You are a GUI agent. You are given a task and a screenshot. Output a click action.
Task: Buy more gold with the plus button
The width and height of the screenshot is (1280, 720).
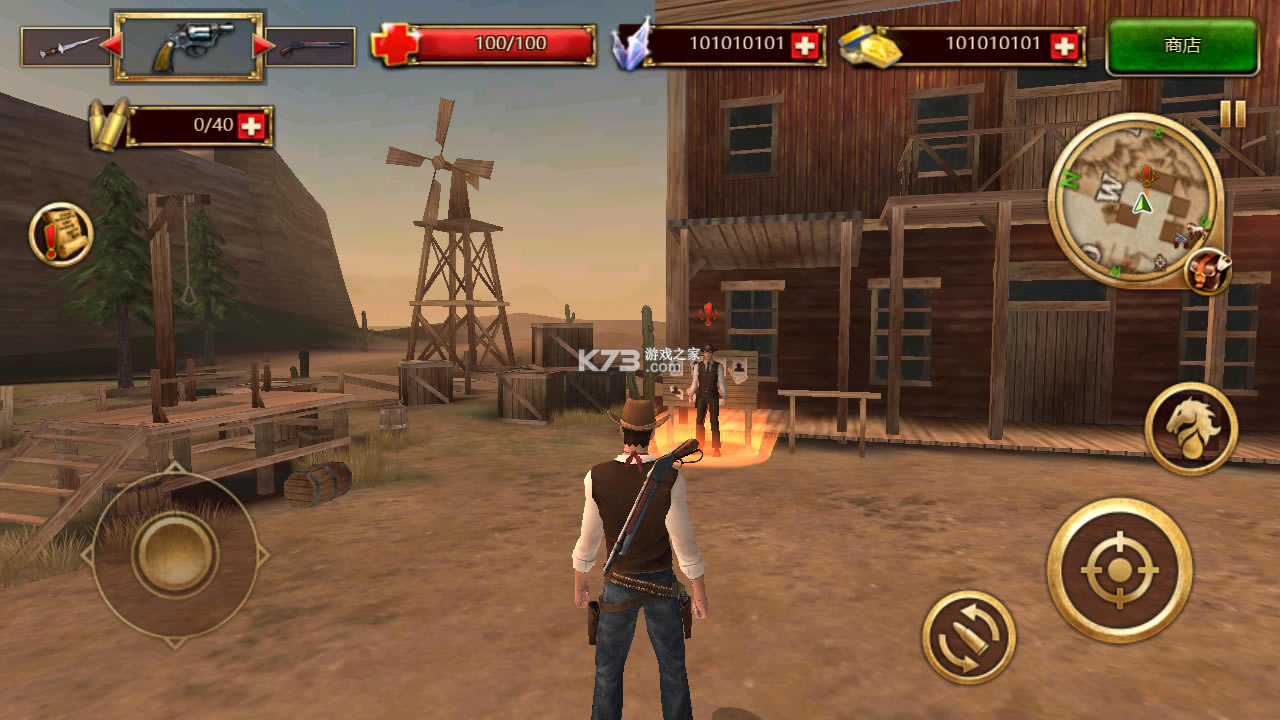tap(1066, 45)
